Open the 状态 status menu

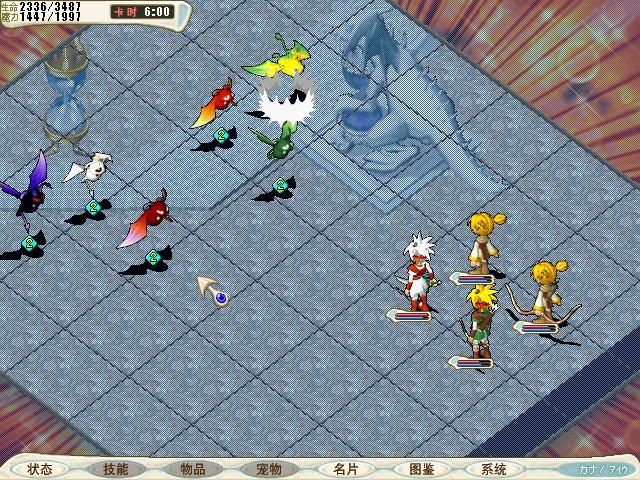(40, 468)
